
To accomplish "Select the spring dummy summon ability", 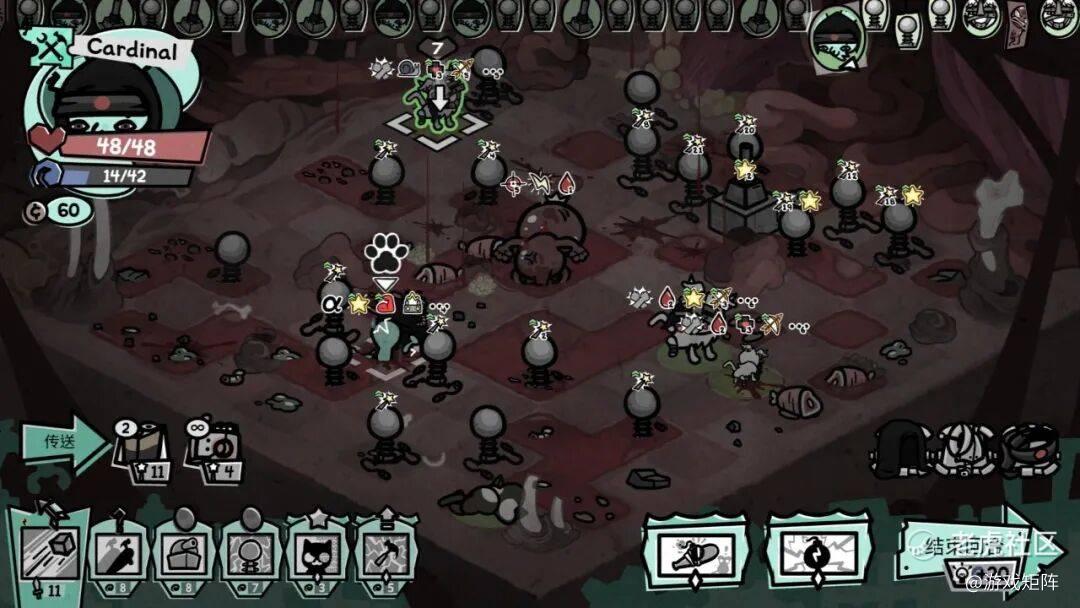I will [x=251, y=554].
